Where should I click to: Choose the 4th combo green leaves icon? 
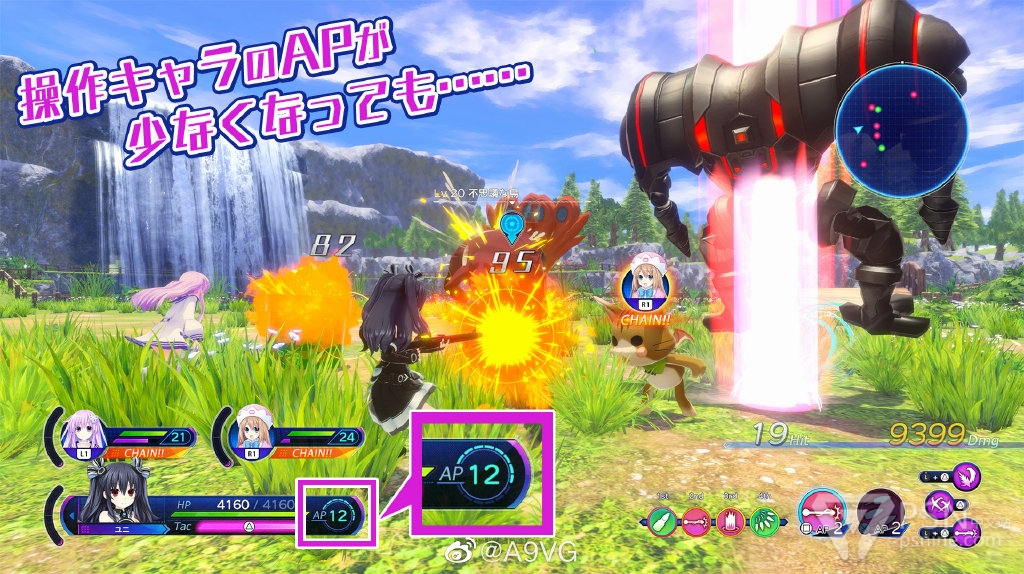point(766,520)
